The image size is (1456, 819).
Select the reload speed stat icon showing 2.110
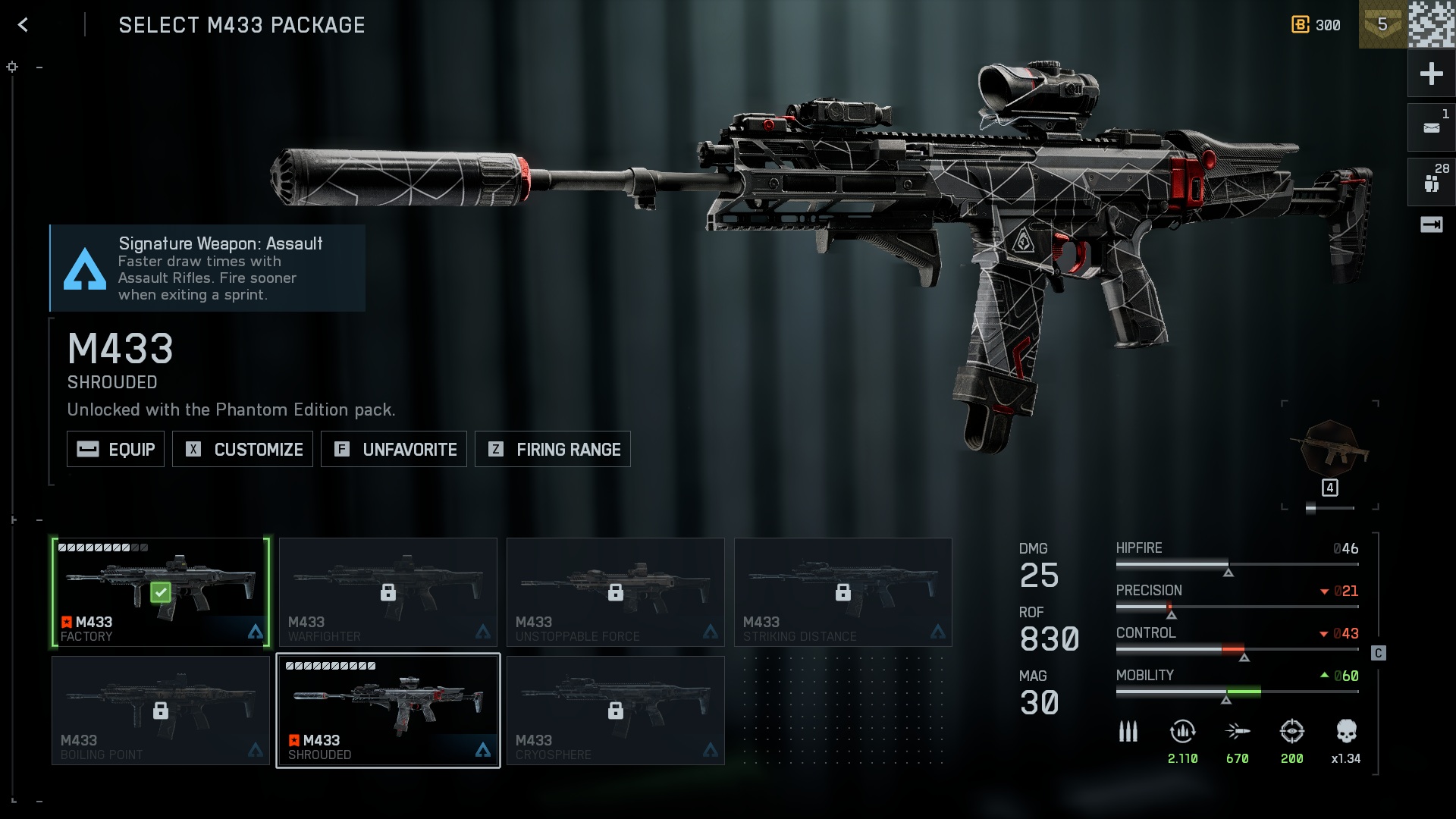(x=1181, y=732)
